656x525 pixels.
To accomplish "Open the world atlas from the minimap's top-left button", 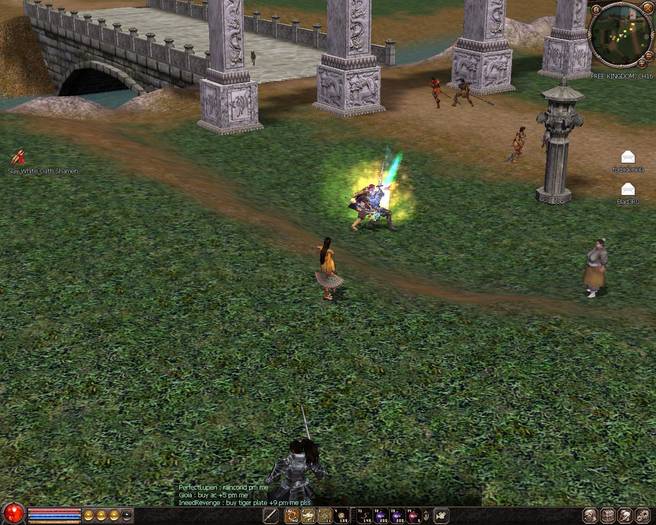I will tap(594, 10).
